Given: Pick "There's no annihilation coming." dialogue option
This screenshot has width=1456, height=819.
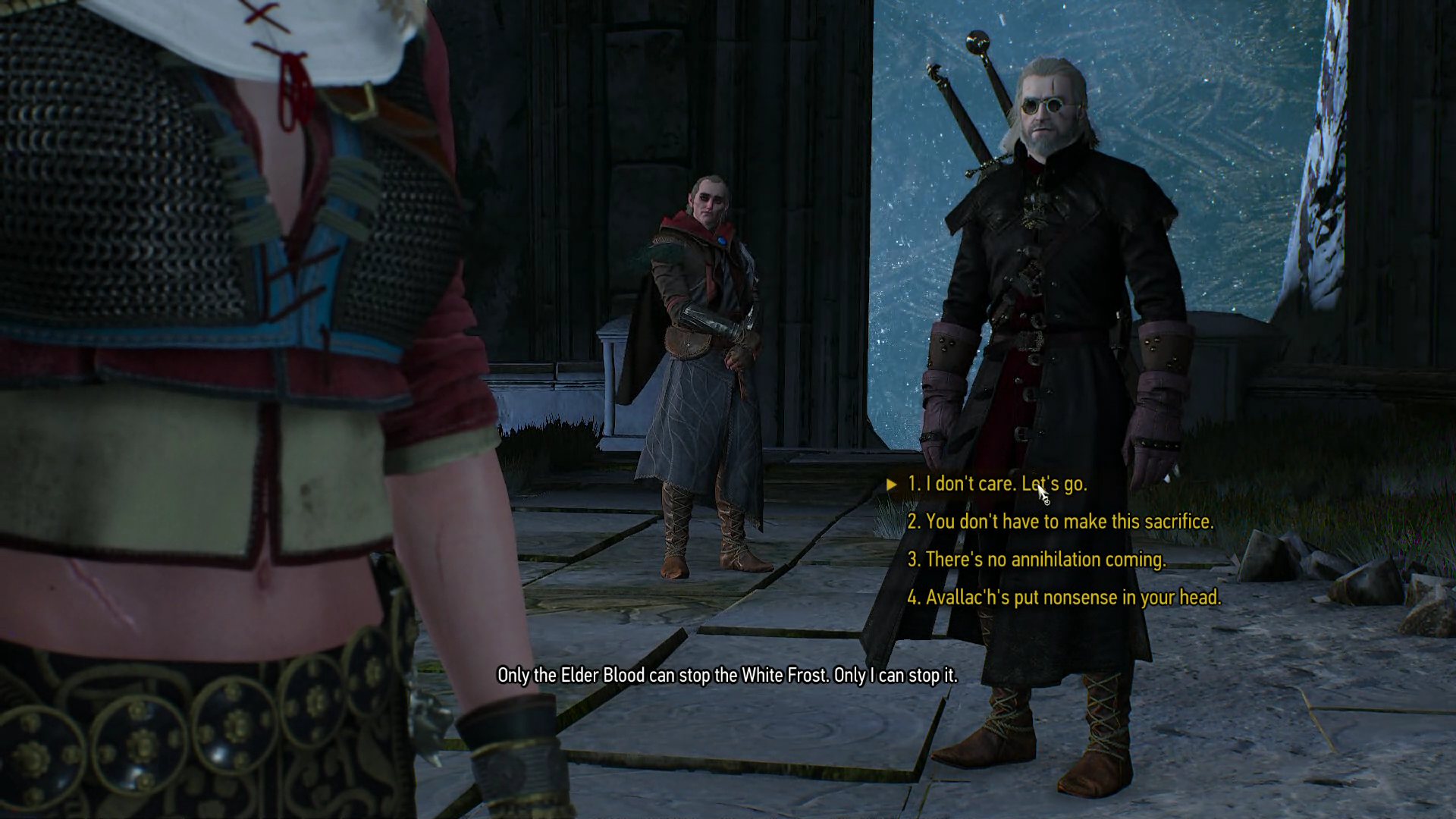Looking at the screenshot, I should click(x=1036, y=560).
